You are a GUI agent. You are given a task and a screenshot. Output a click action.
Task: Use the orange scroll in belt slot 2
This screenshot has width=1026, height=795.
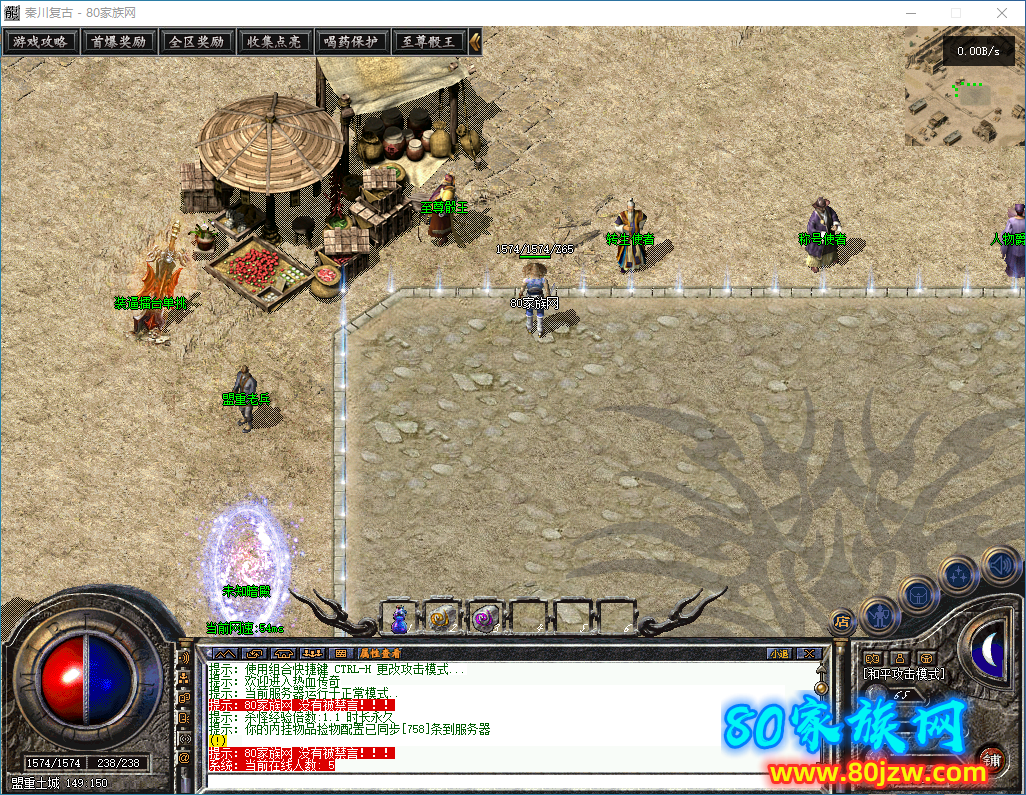[442, 620]
